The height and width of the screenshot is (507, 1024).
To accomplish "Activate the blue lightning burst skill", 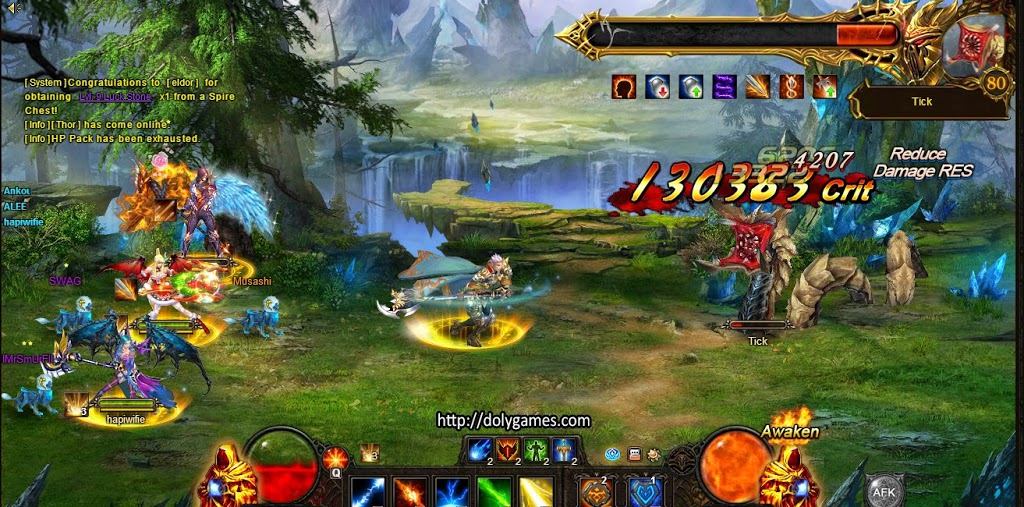I will pos(452,493).
